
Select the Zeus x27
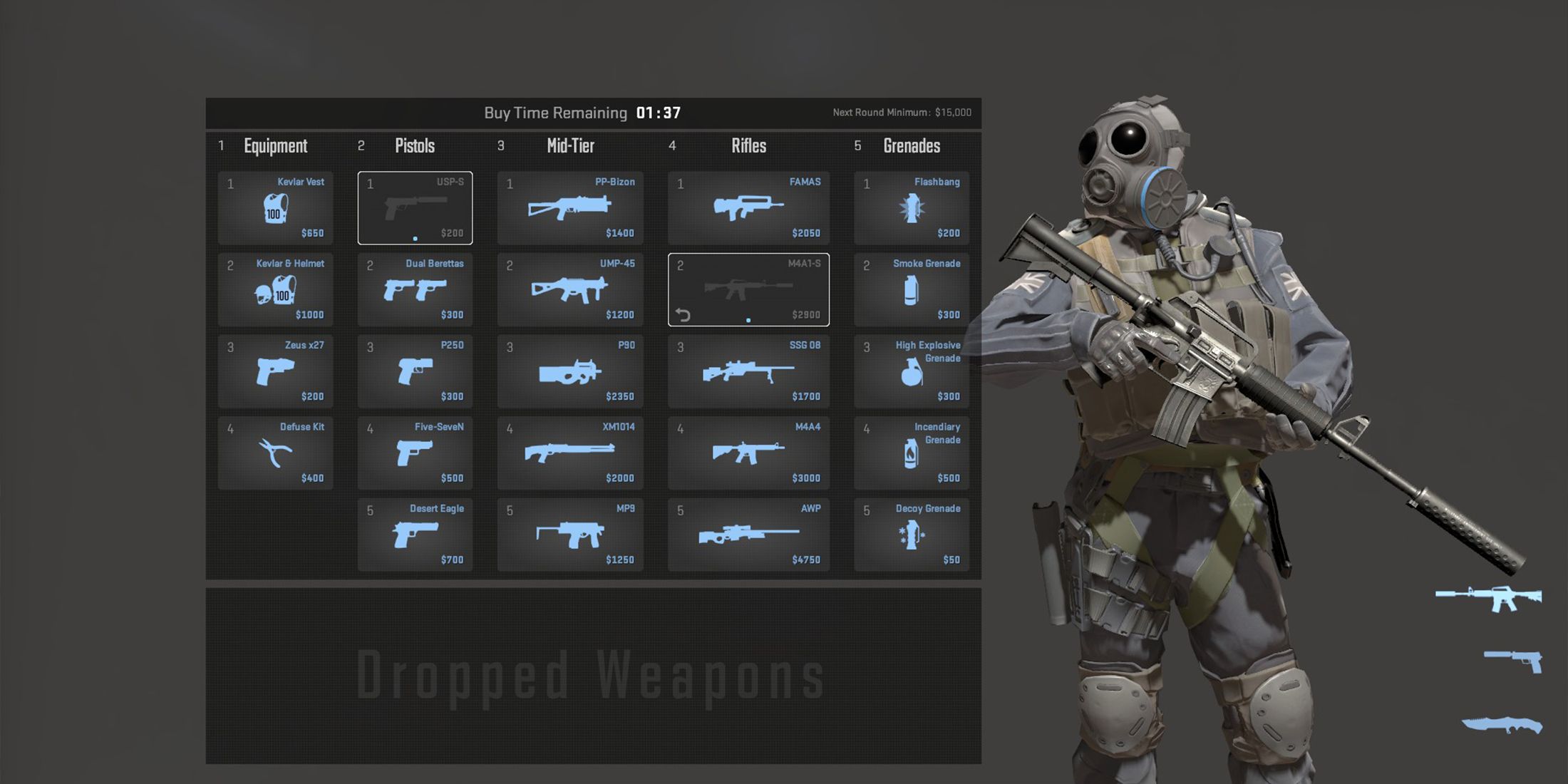(275, 371)
